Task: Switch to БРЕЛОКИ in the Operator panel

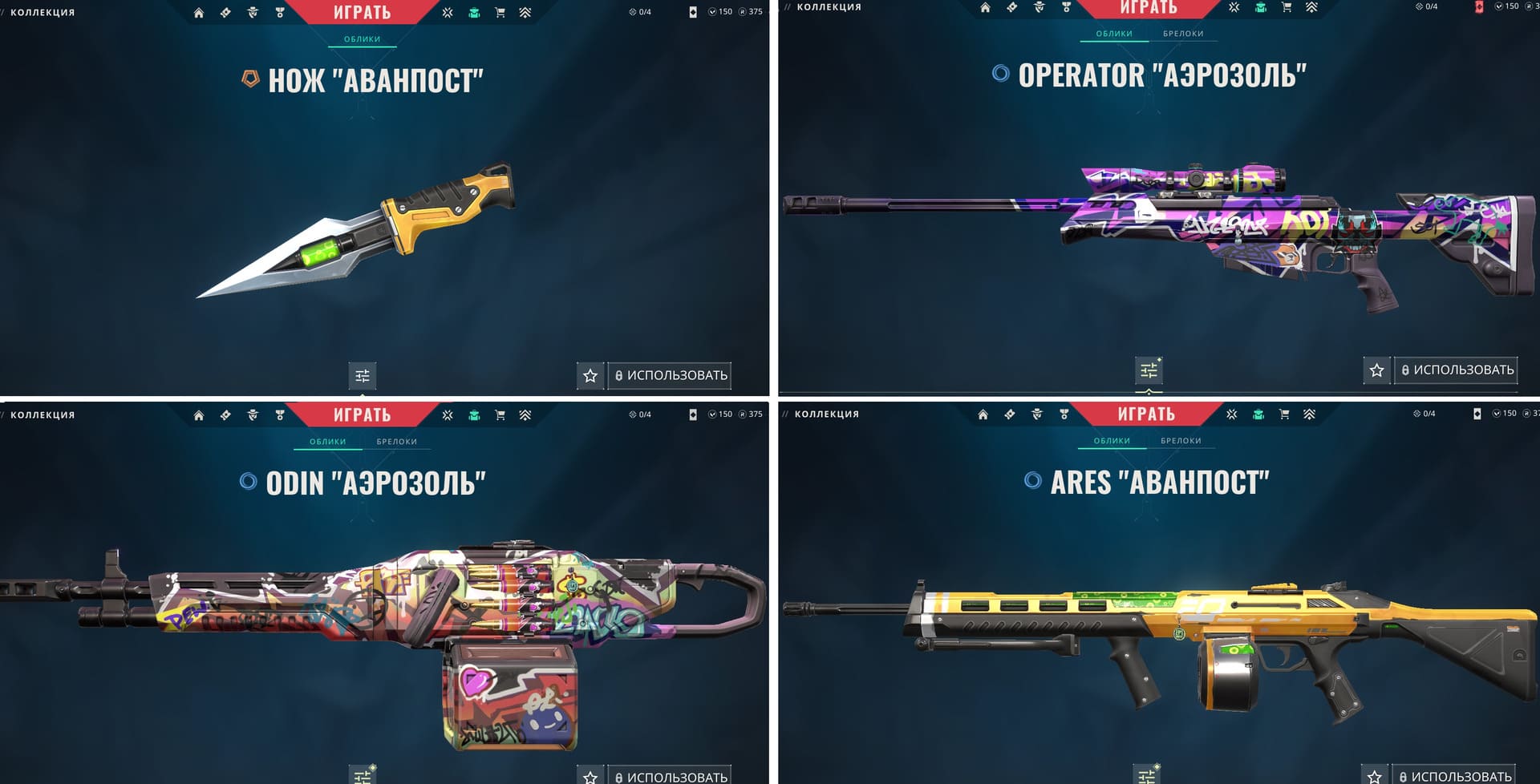Action: point(1183,34)
